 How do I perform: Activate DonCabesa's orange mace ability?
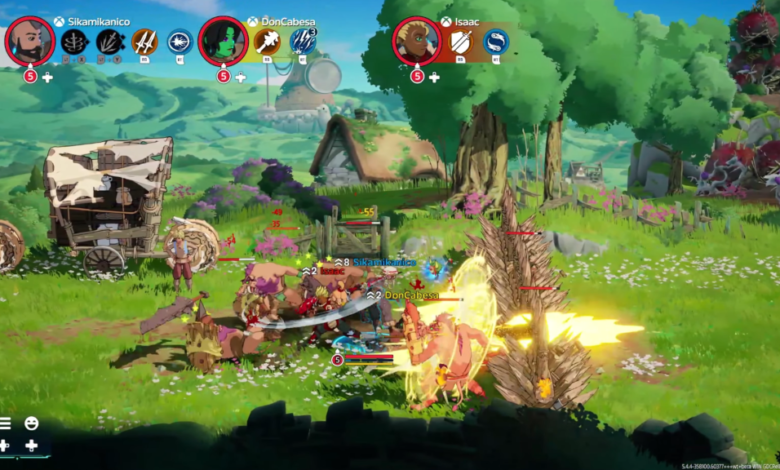pos(268,42)
